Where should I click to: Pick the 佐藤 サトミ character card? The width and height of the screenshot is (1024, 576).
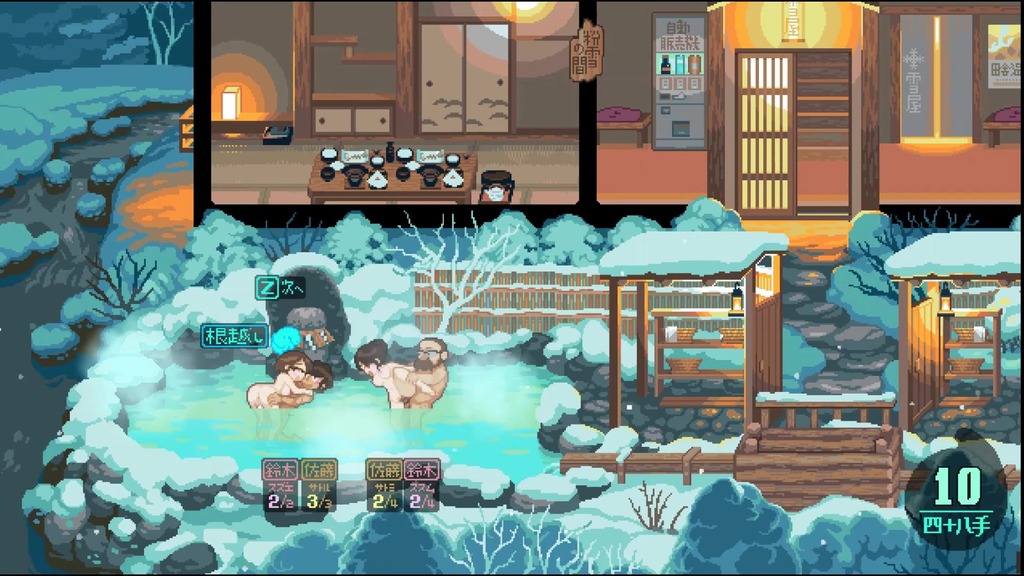point(384,484)
